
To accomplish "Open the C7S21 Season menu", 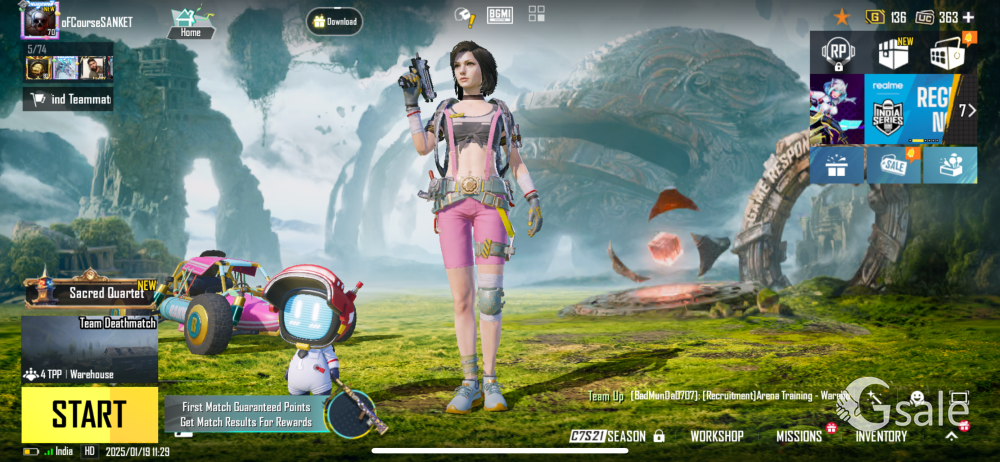I will pyautogui.click(x=608, y=436).
